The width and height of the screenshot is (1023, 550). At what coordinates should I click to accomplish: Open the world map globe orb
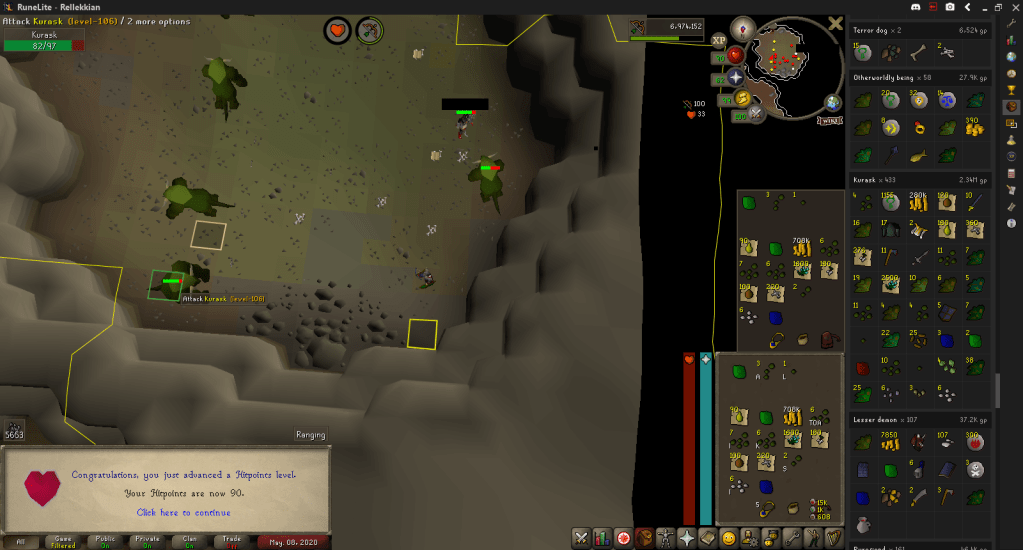[x=832, y=102]
